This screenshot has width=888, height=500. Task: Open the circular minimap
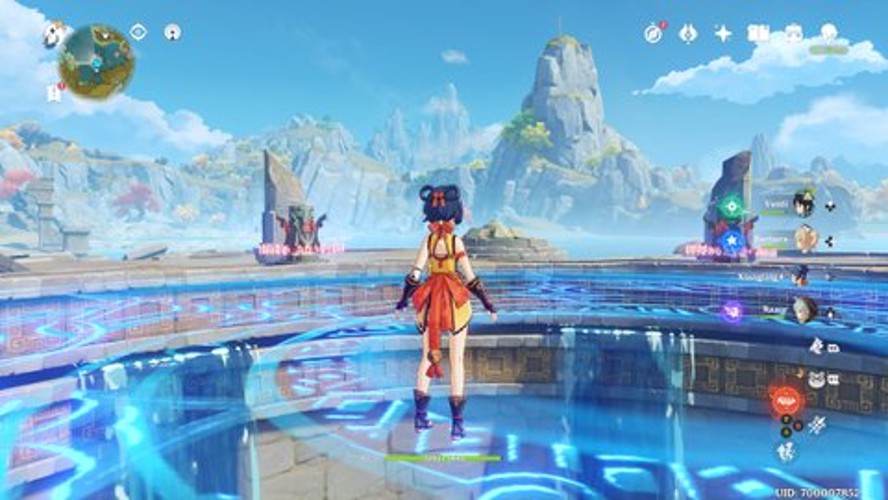(96, 61)
